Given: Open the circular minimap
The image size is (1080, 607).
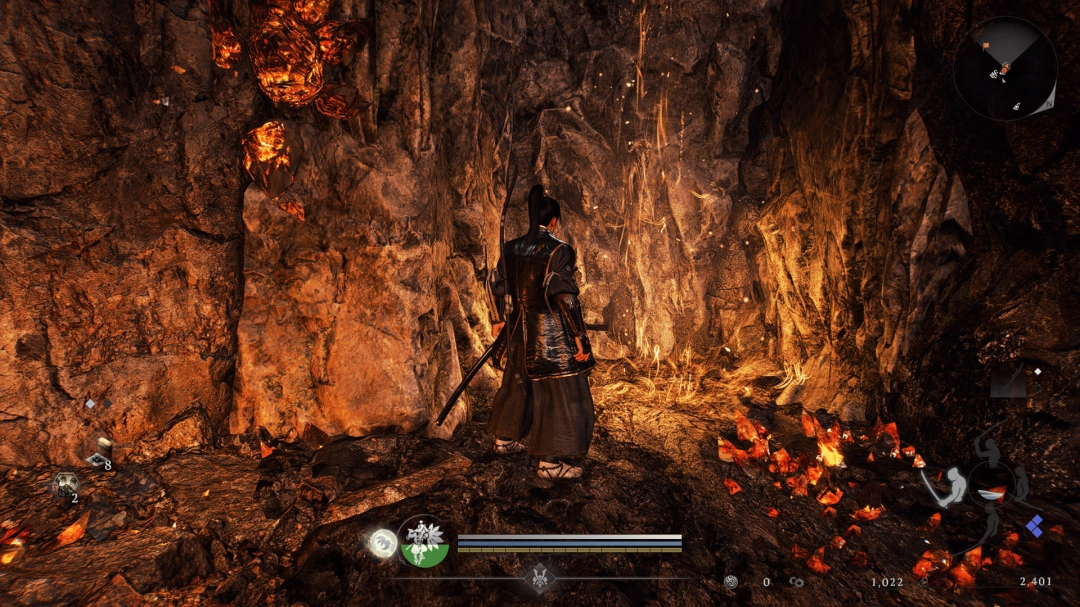Looking at the screenshot, I should click(1004, 69).
